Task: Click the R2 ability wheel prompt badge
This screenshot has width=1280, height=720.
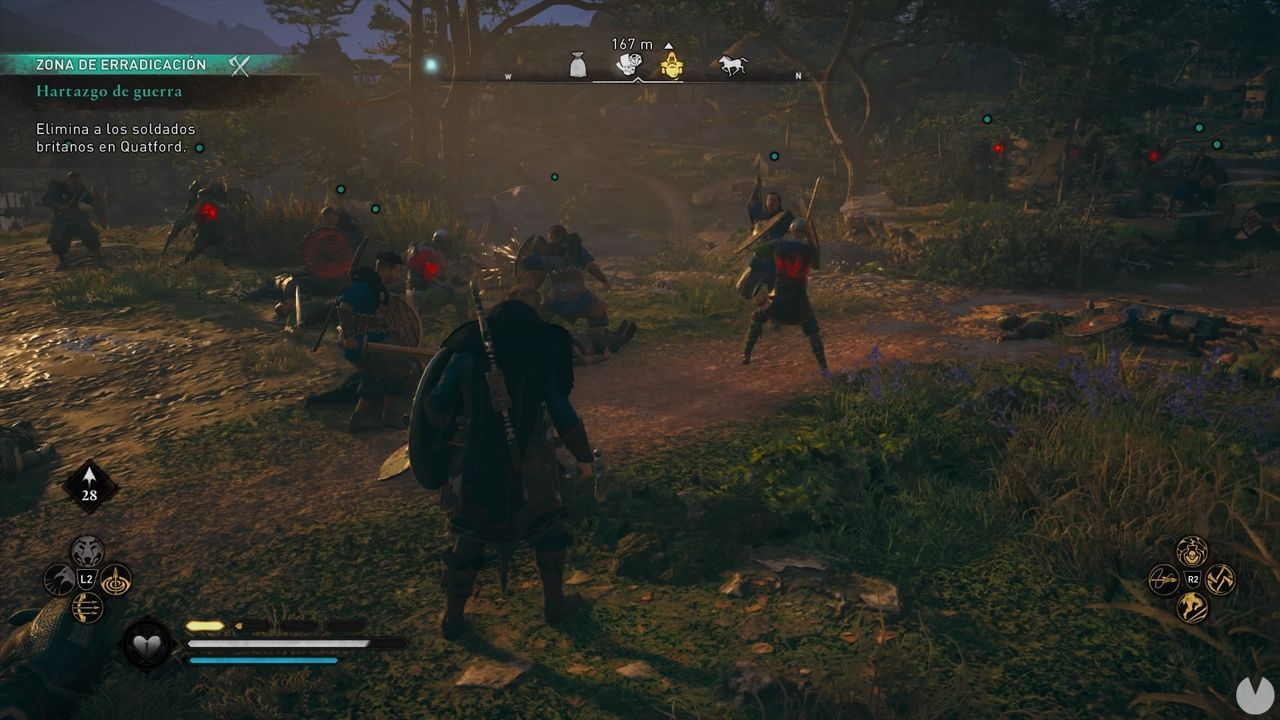Action: point(1193,578)
